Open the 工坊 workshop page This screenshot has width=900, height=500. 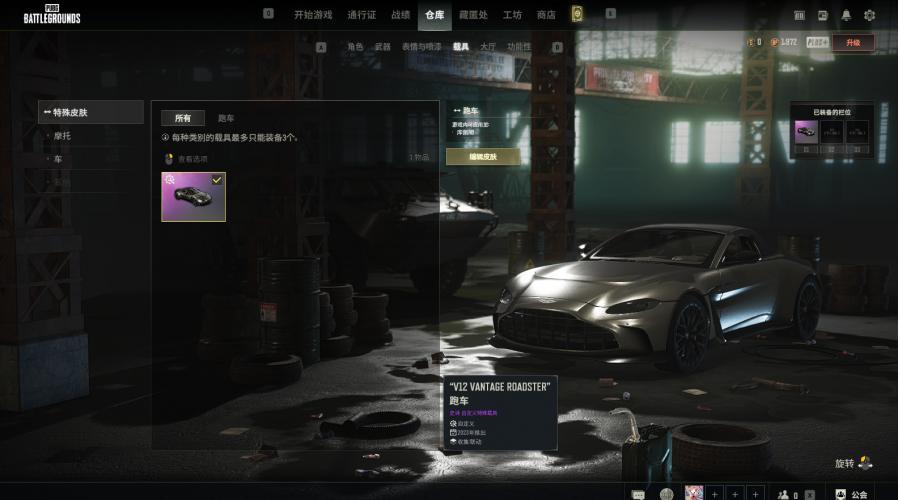512,15
